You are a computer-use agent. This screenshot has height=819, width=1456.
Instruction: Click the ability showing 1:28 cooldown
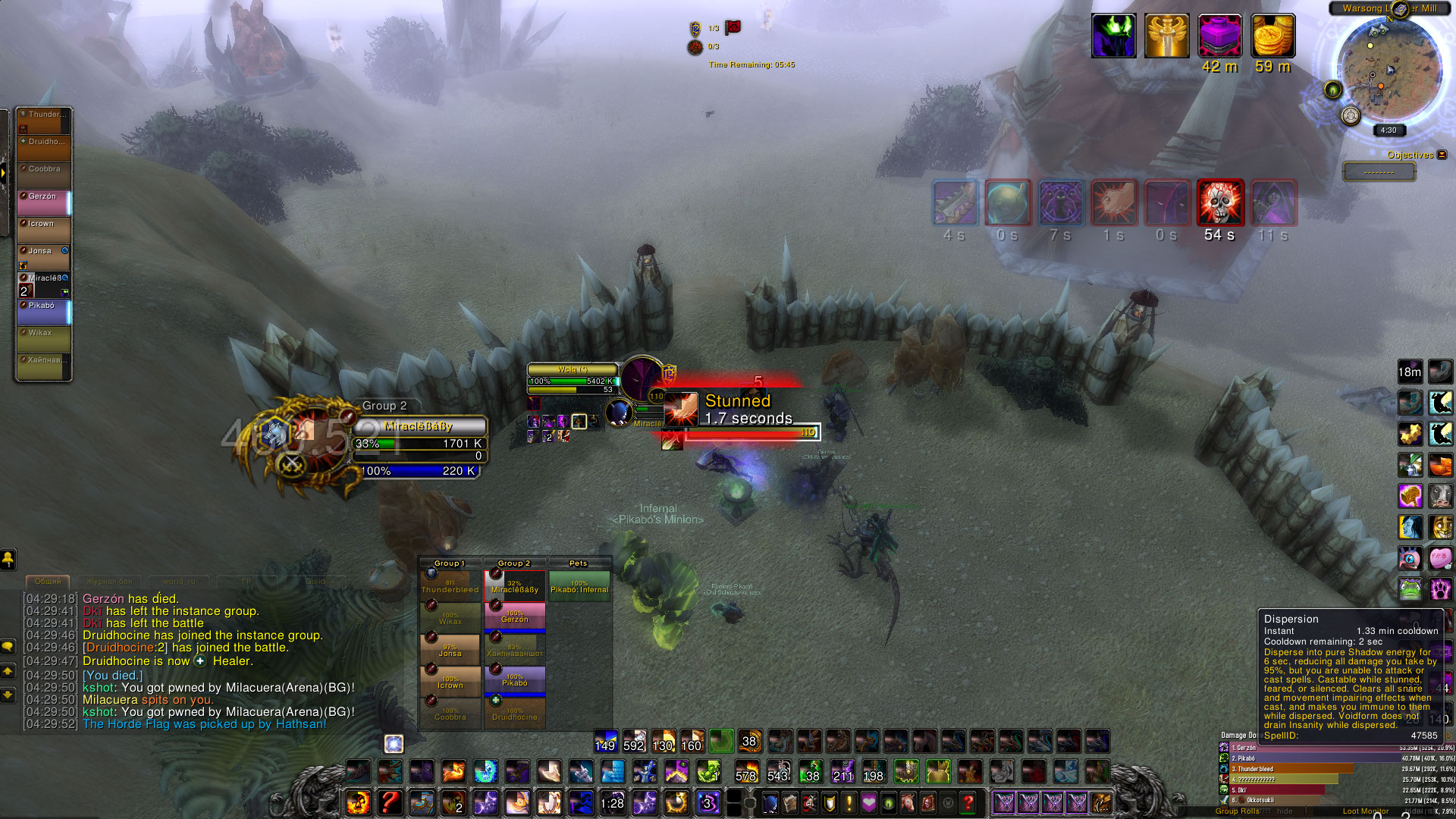coord(612,802)
